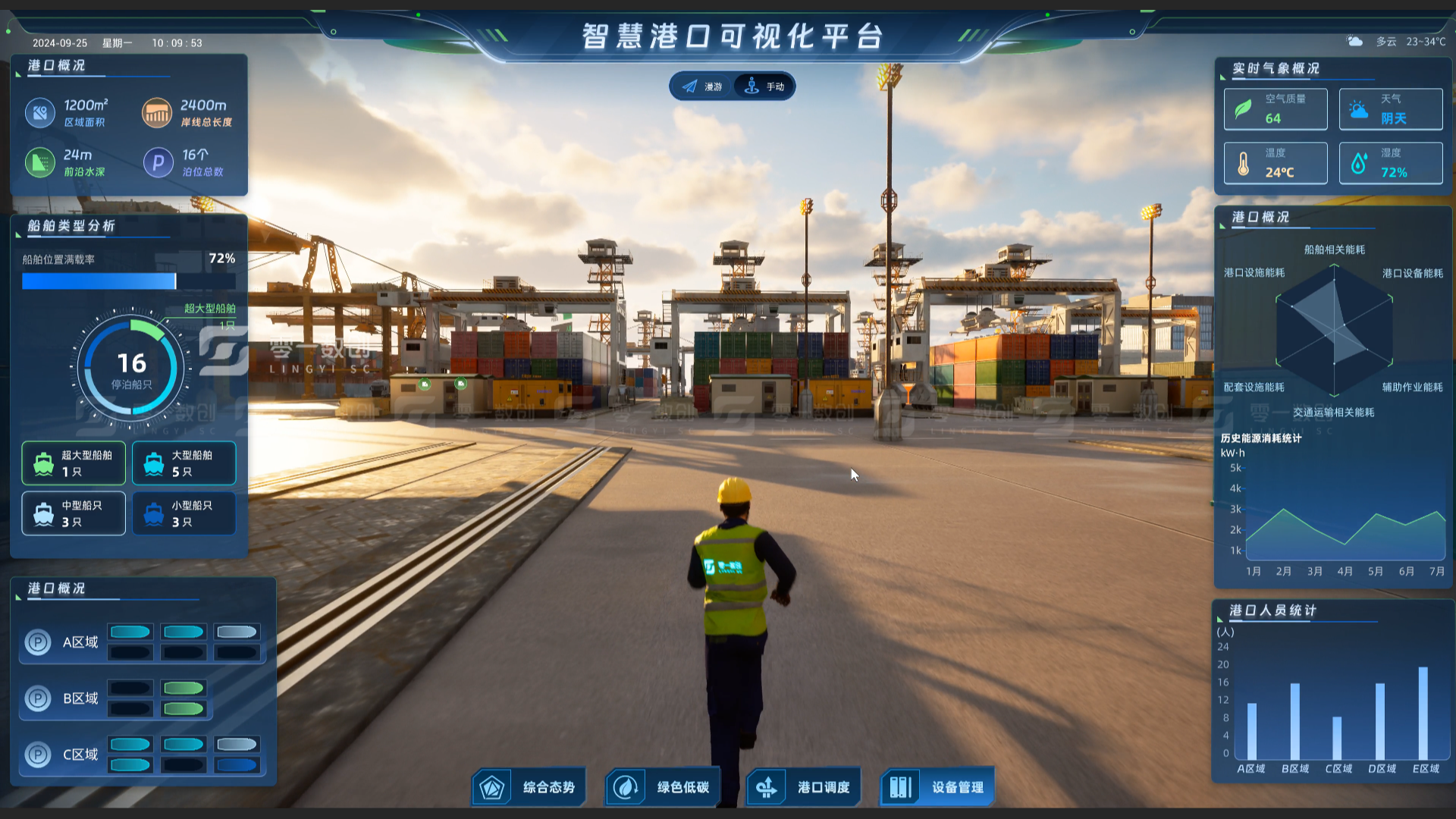The width and height of the screenshot is (1456, 819).
Task: Click the 空气质量 air quality card
Action: pos(1276,109)
